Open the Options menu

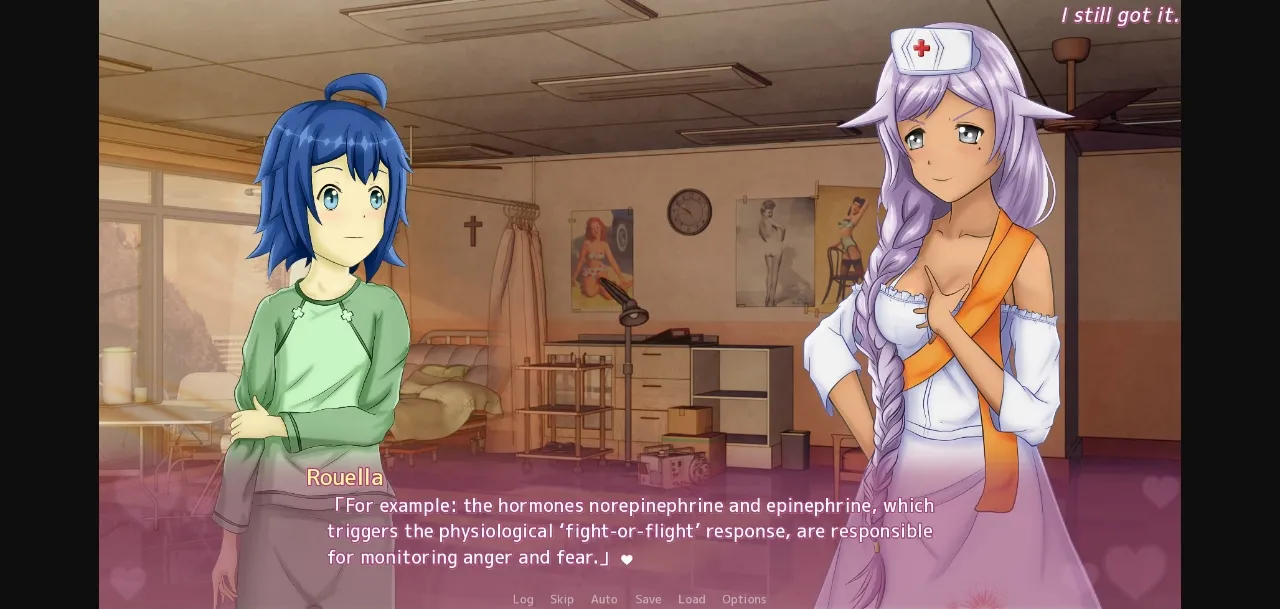click(744, 599)
